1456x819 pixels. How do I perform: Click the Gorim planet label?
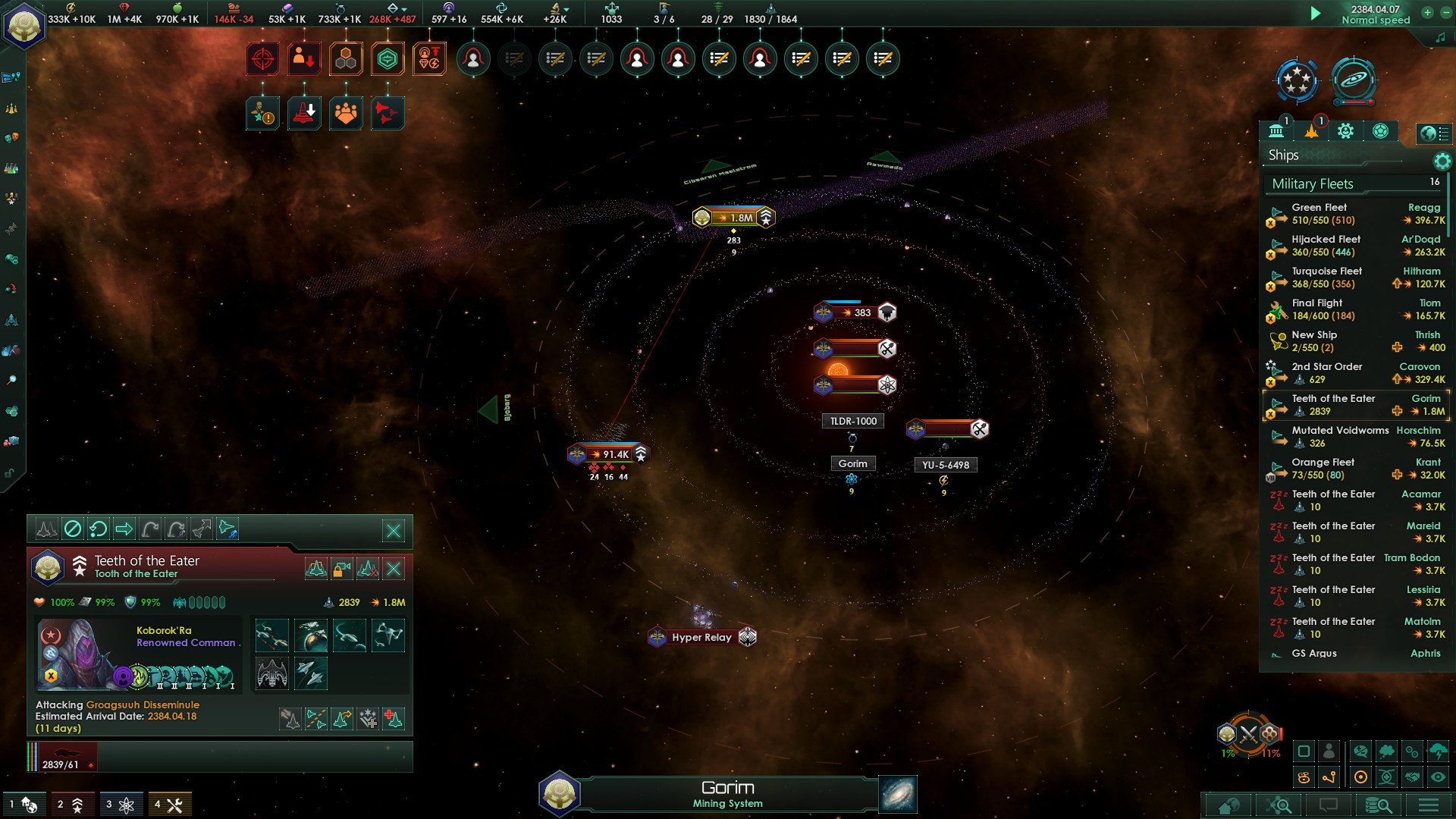852,463
